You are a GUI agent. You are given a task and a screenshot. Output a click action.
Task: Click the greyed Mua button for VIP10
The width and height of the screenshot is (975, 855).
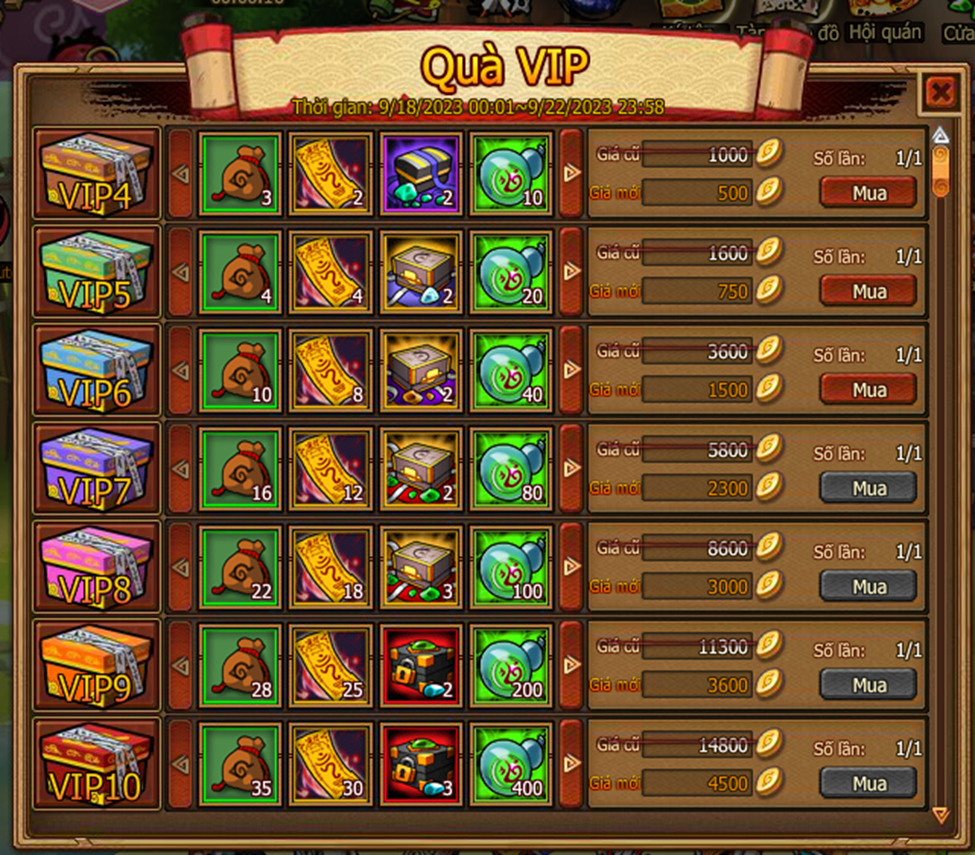point(868,783)
